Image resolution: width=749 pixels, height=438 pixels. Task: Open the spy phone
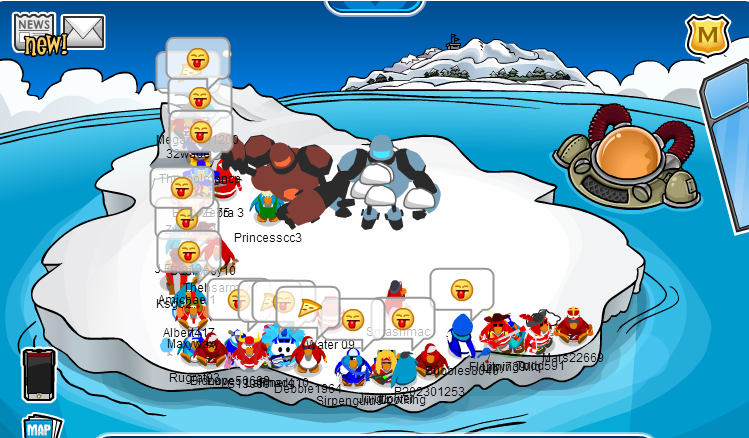coord(38,372)
